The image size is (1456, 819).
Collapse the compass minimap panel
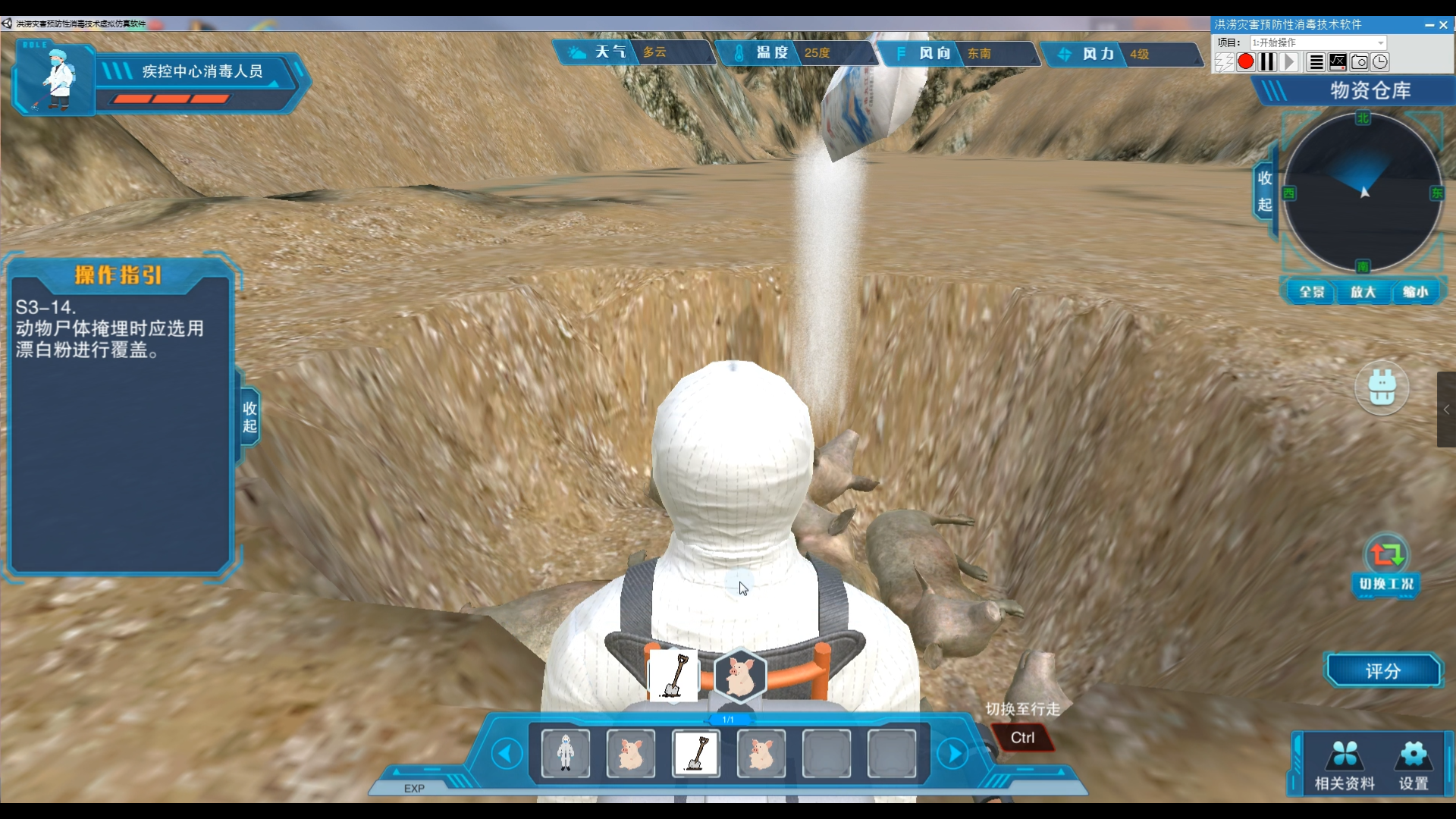(1264, 191)
